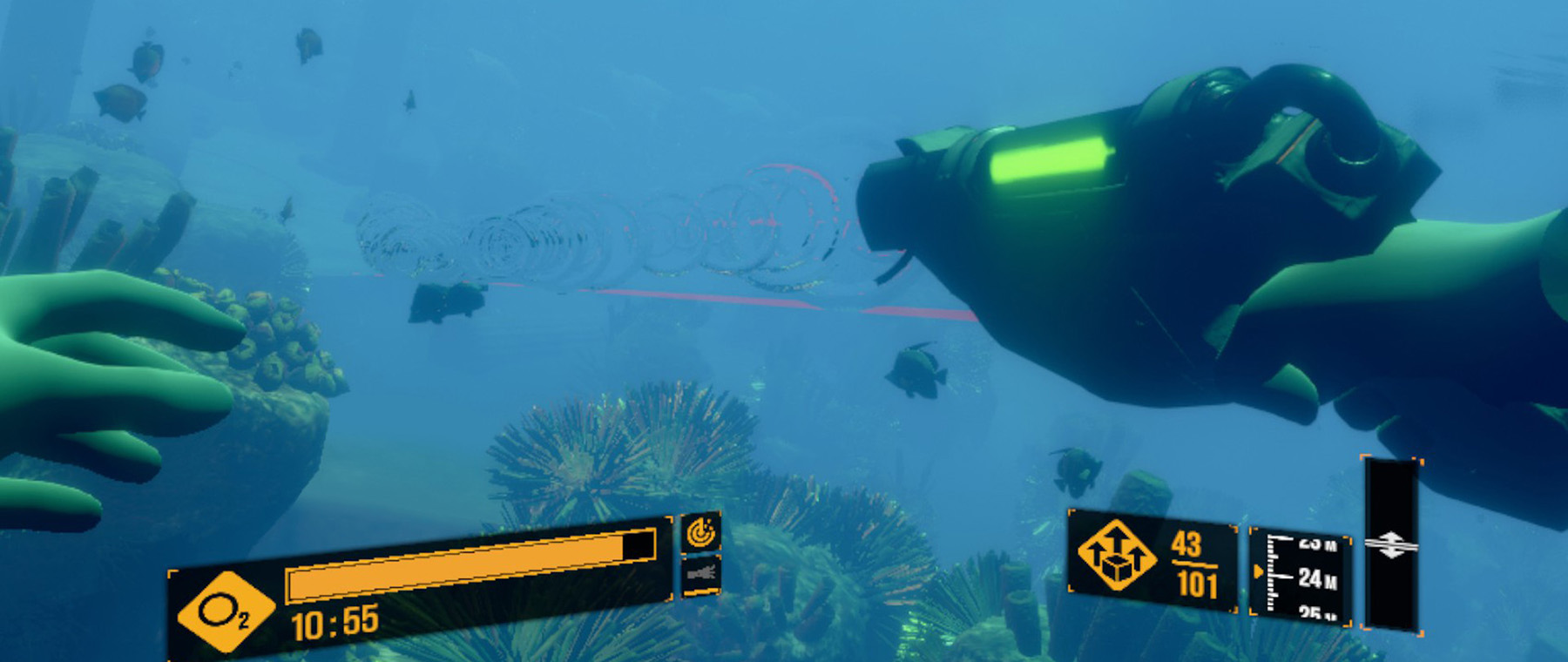The height and width of the screenshot is (662, 1568).
Task: Click the O2 oxygen tank icon
Action: pos(220,613)
